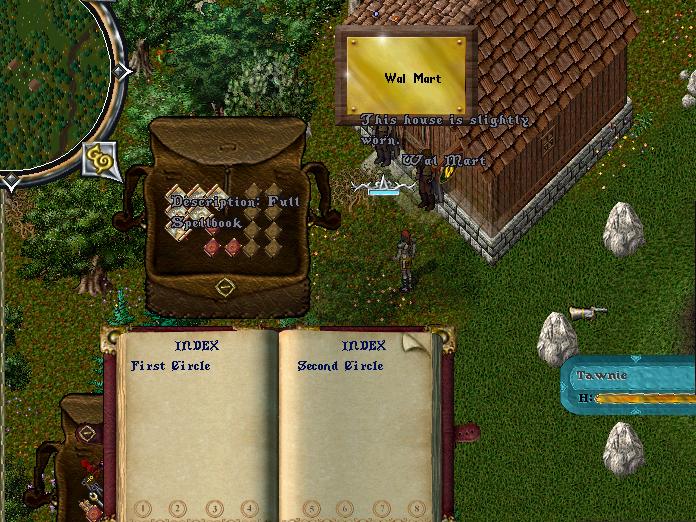This screenshot has width=696, height=522.
Task: Select Tawnie's health bar gump
Action: point(630,387)
